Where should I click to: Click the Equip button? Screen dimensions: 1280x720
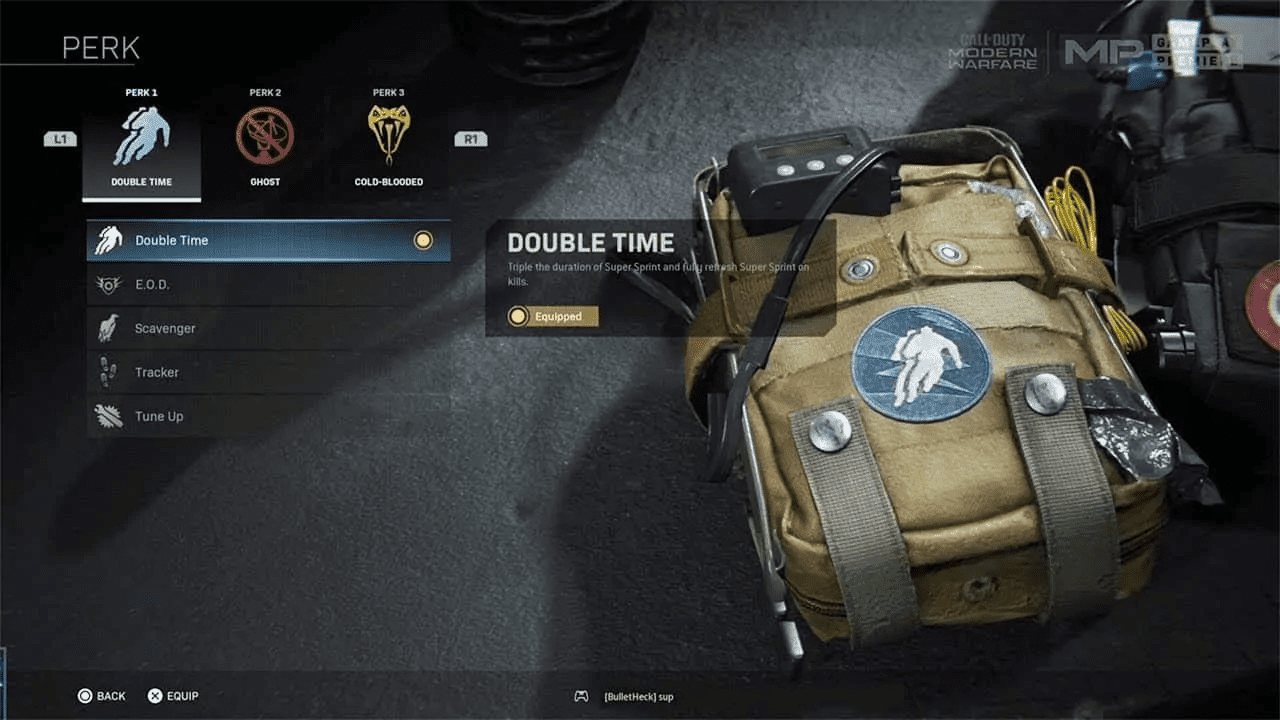(175, 695)
